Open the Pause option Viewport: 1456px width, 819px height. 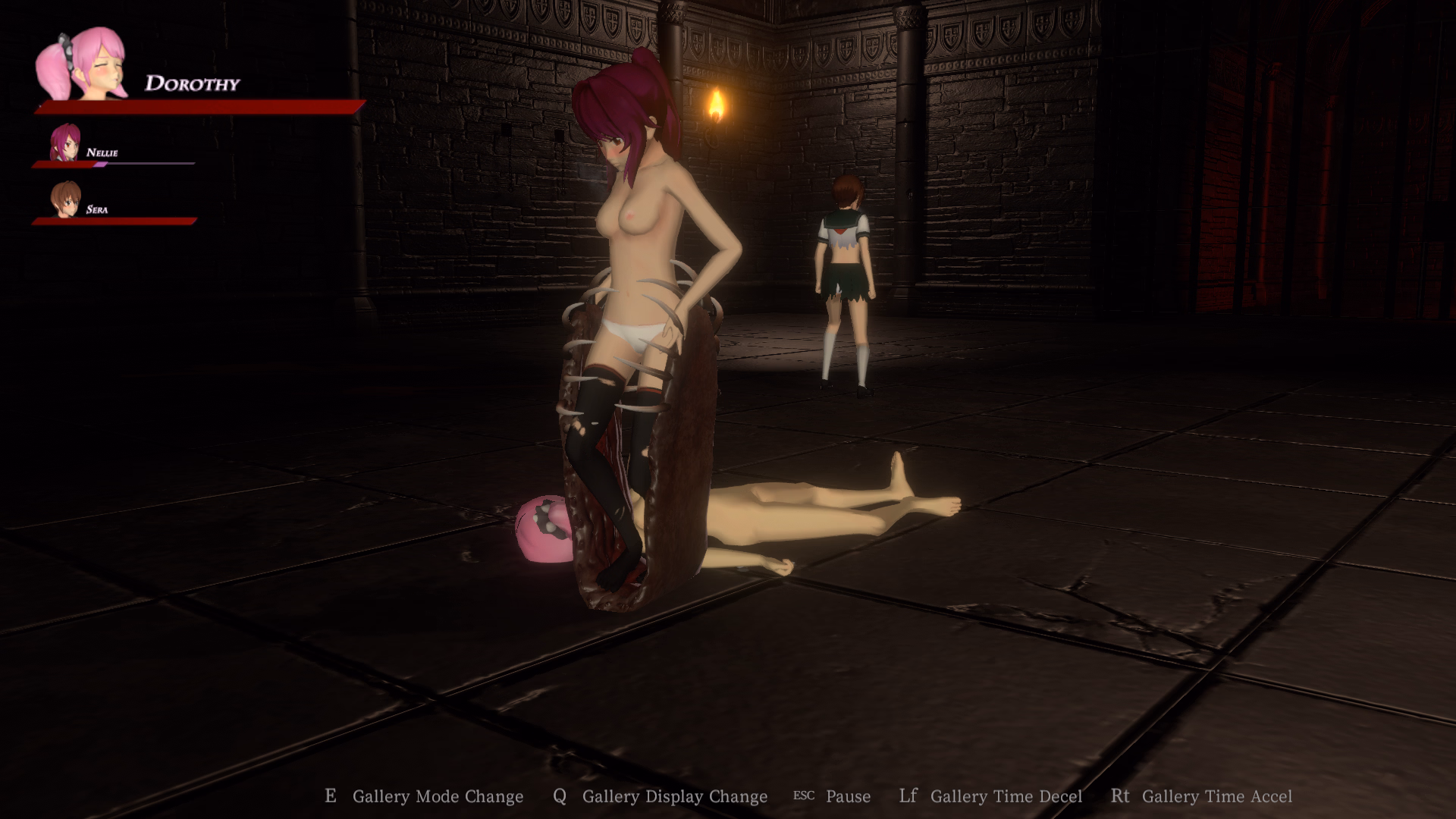coord(848,796)
